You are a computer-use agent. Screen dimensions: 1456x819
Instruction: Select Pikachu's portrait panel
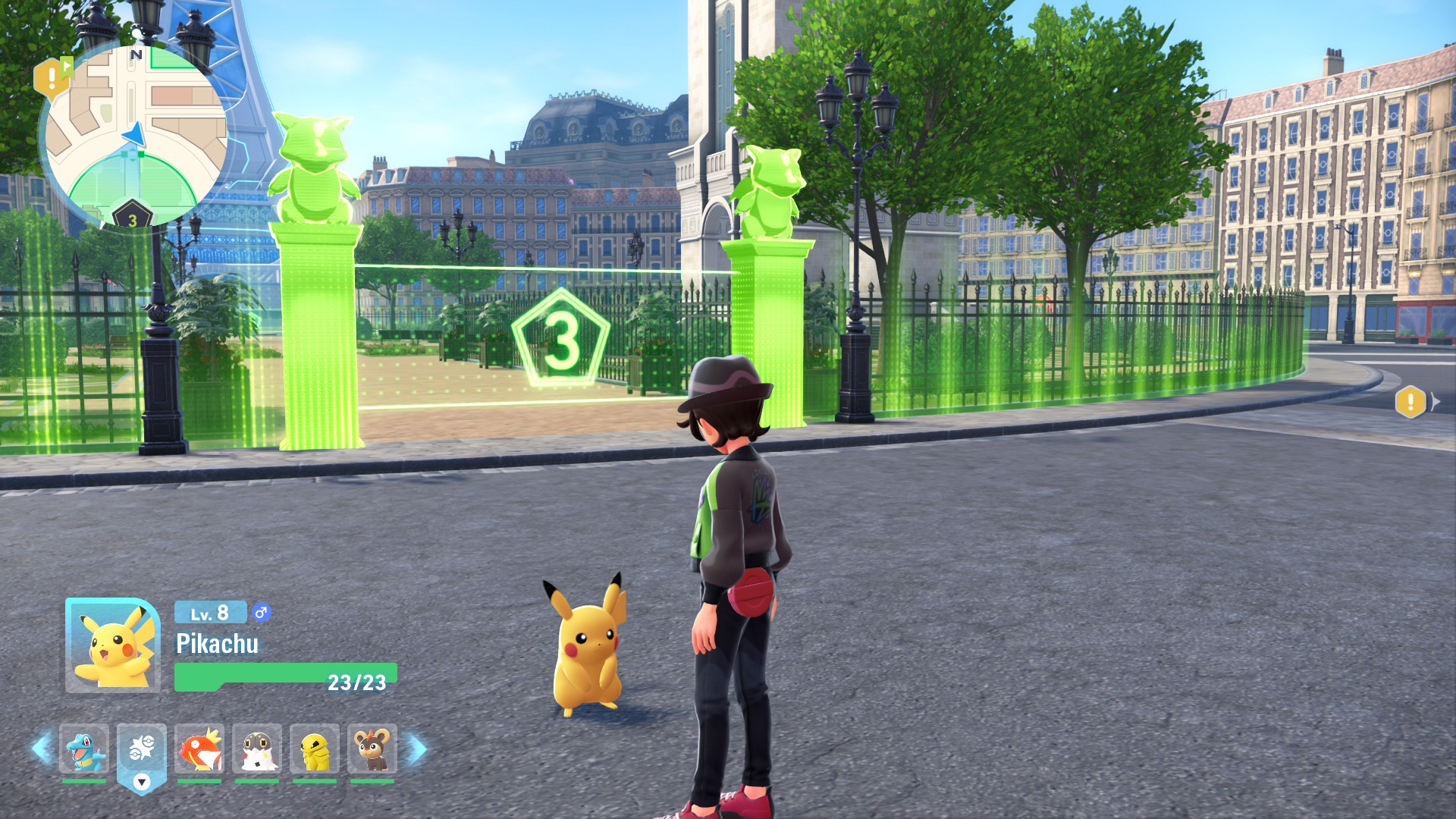tap(112, 645)
